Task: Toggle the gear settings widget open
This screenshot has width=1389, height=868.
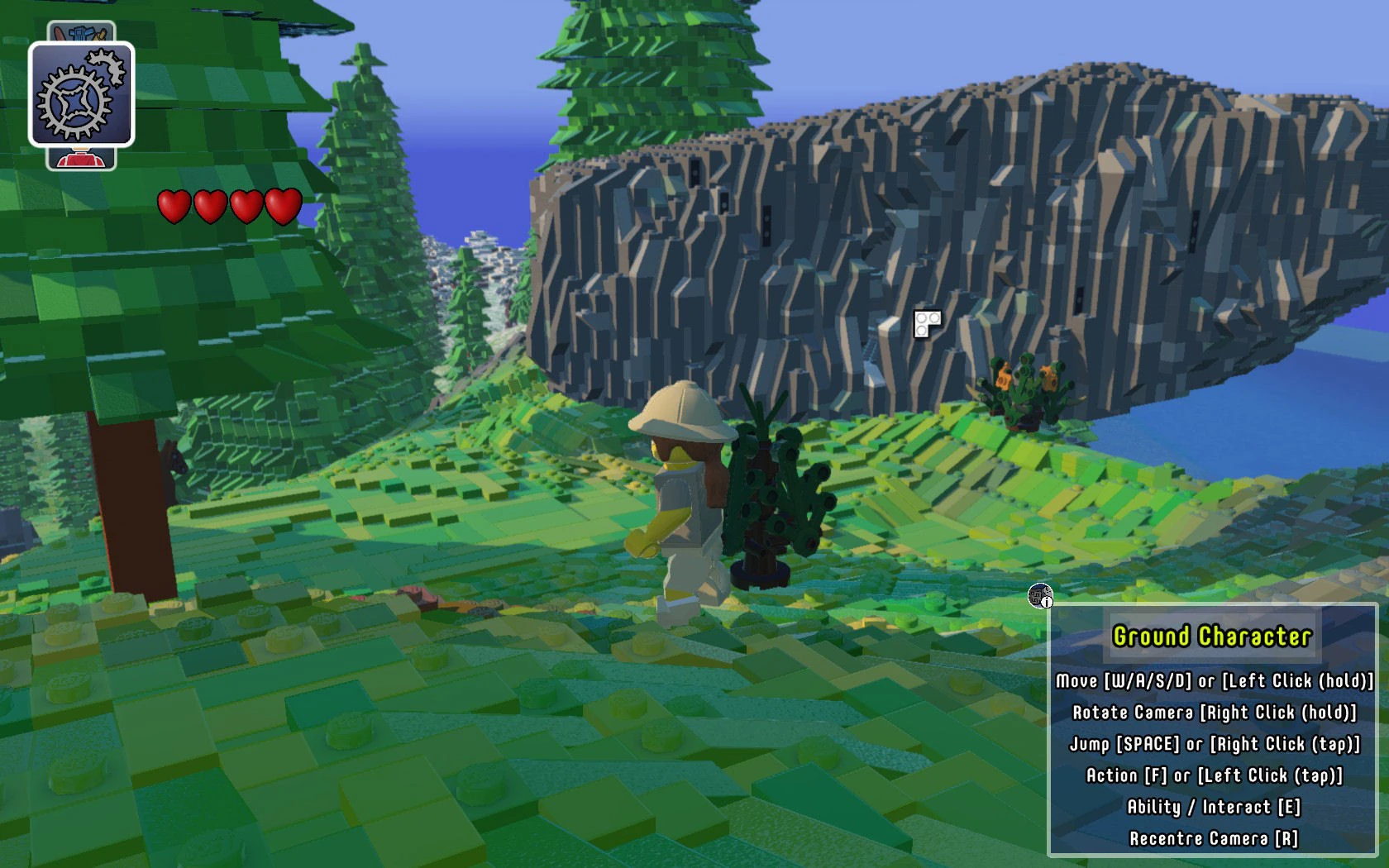Action: (x=80, y=93)
